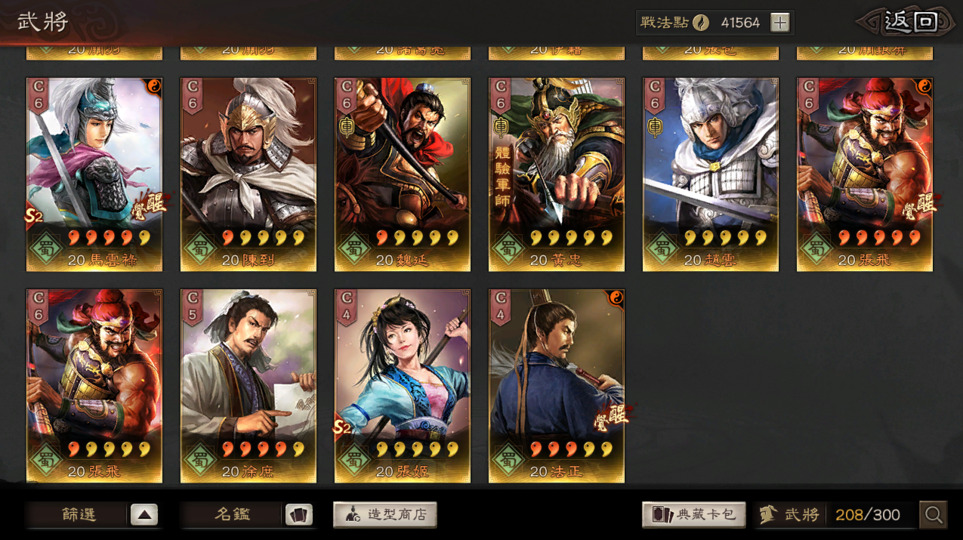Visit the 造型商店 skin shop

(385, 515)
